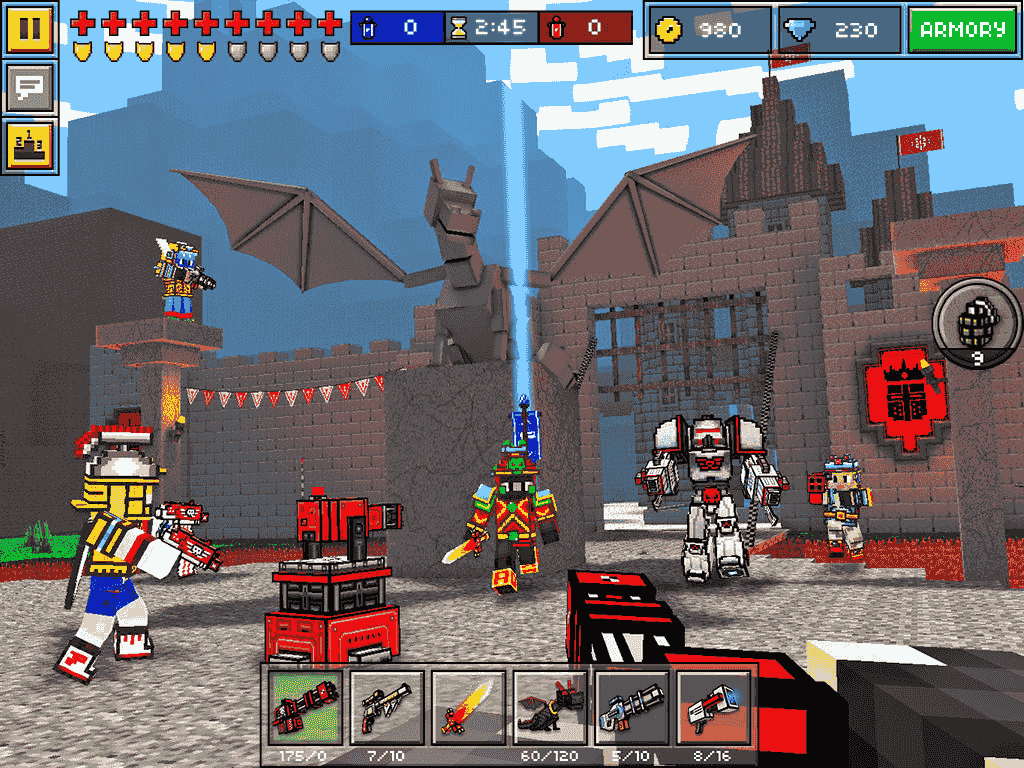Select the red minigun weapon slot
The image size is (1024, 768).
click(305, 707)
